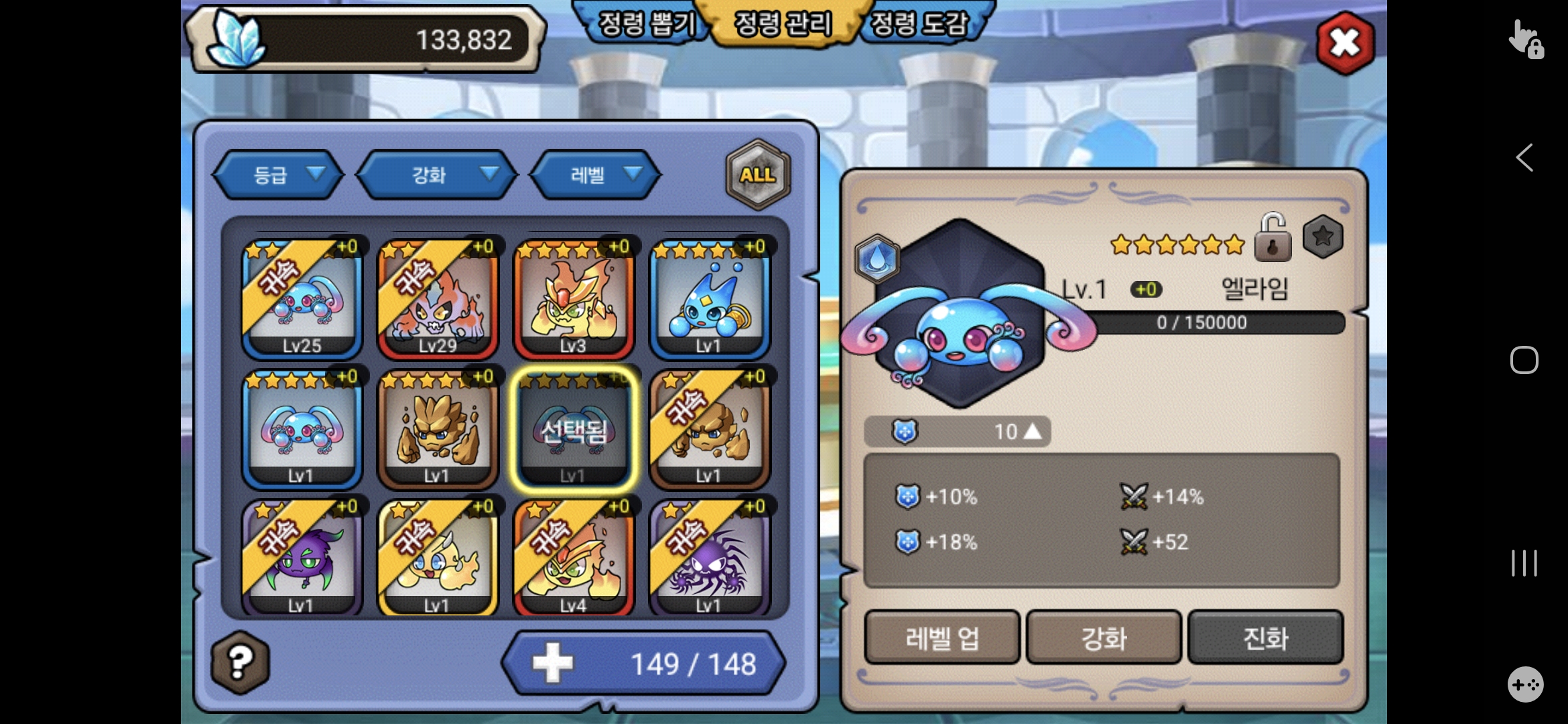Image resolution: width=1568 pixels, height=724 pixels.
Task: Toggle the padlock on the spirit
Action: [1272, 239]
